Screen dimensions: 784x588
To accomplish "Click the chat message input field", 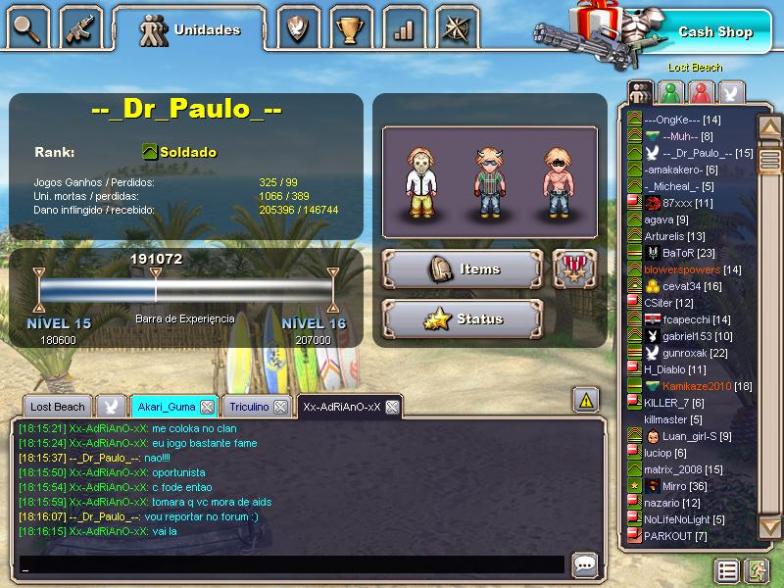I will pyautogui.click(x=290, y=565).
